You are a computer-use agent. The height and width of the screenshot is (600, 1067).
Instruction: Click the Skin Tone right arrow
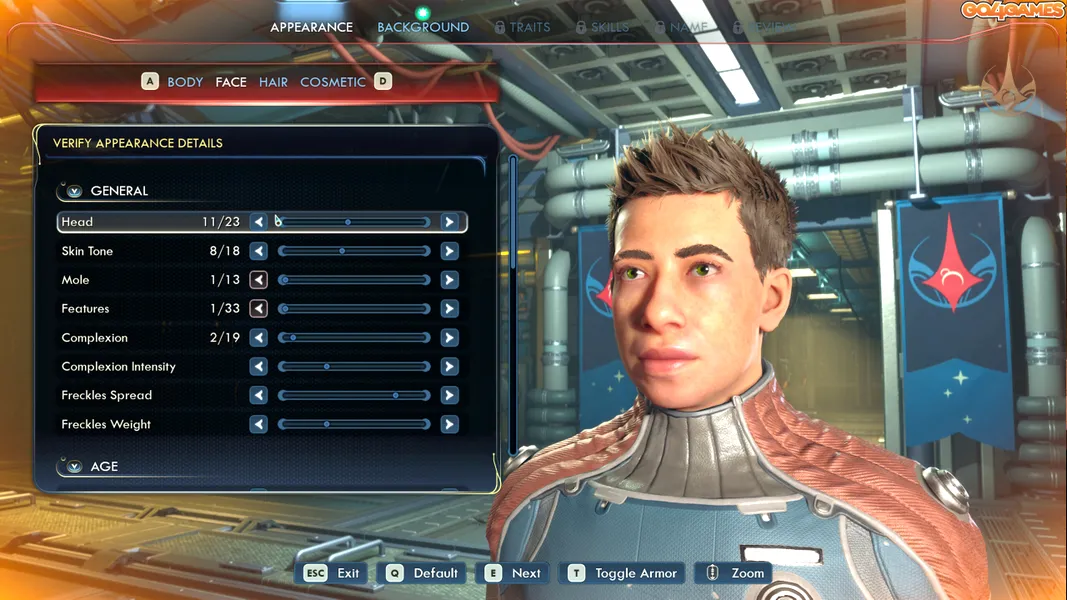point(449,251)
